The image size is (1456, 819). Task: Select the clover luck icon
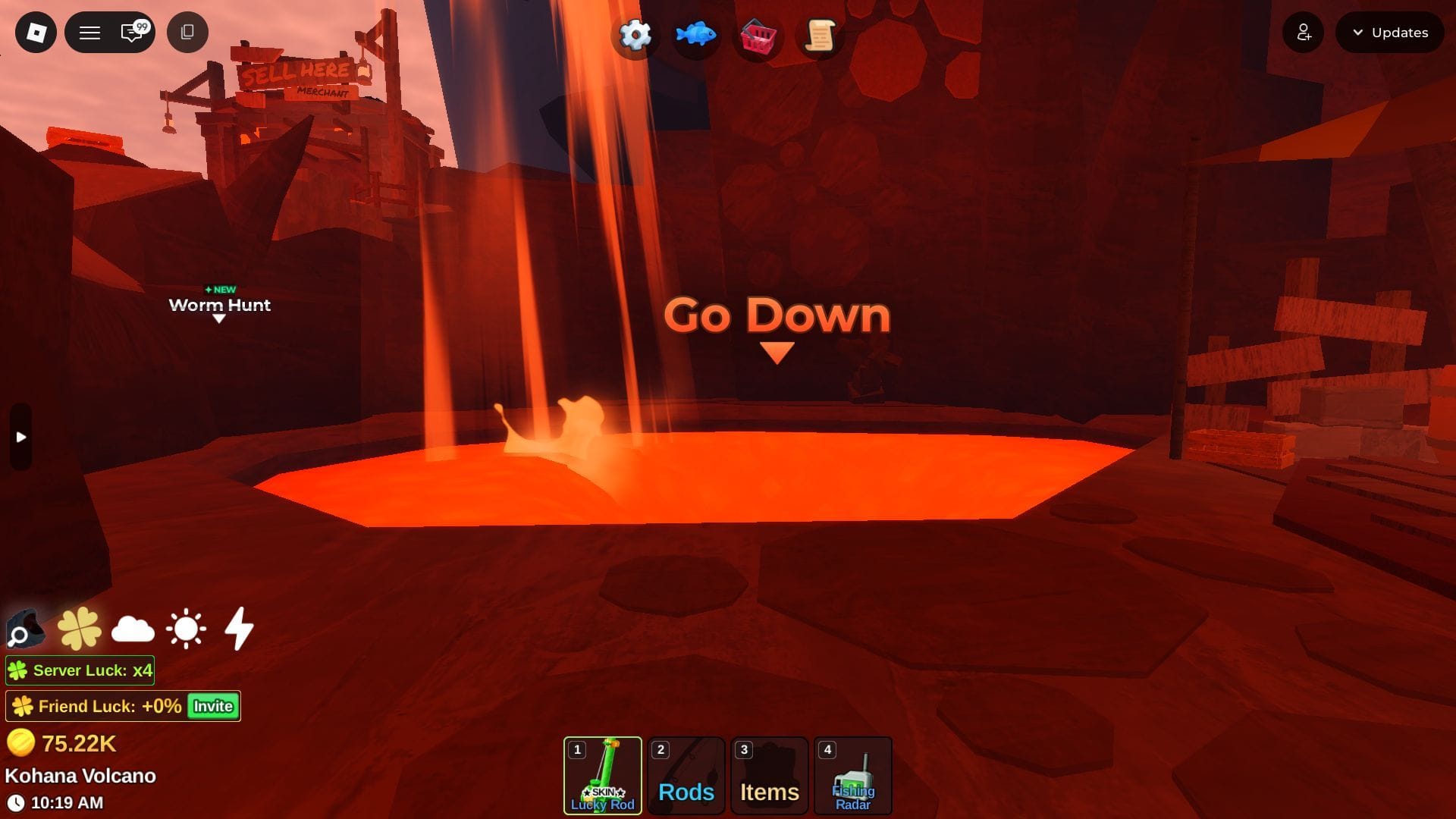point(78,628)
